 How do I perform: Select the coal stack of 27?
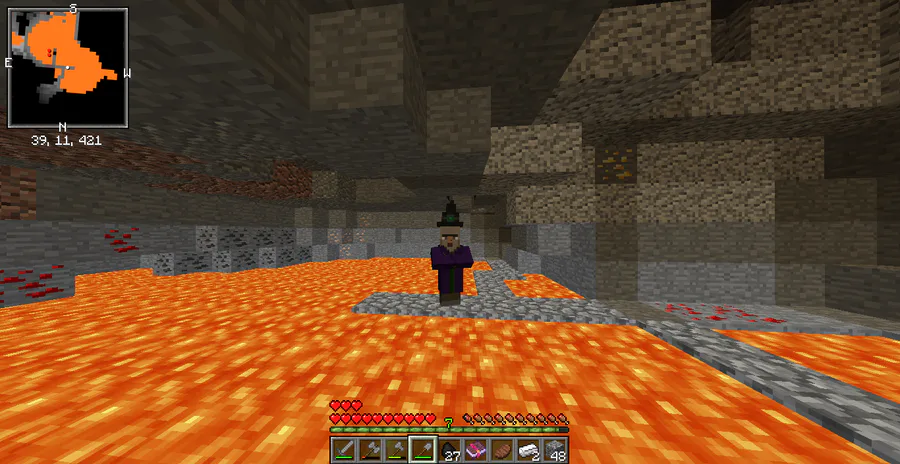(449, 450)
